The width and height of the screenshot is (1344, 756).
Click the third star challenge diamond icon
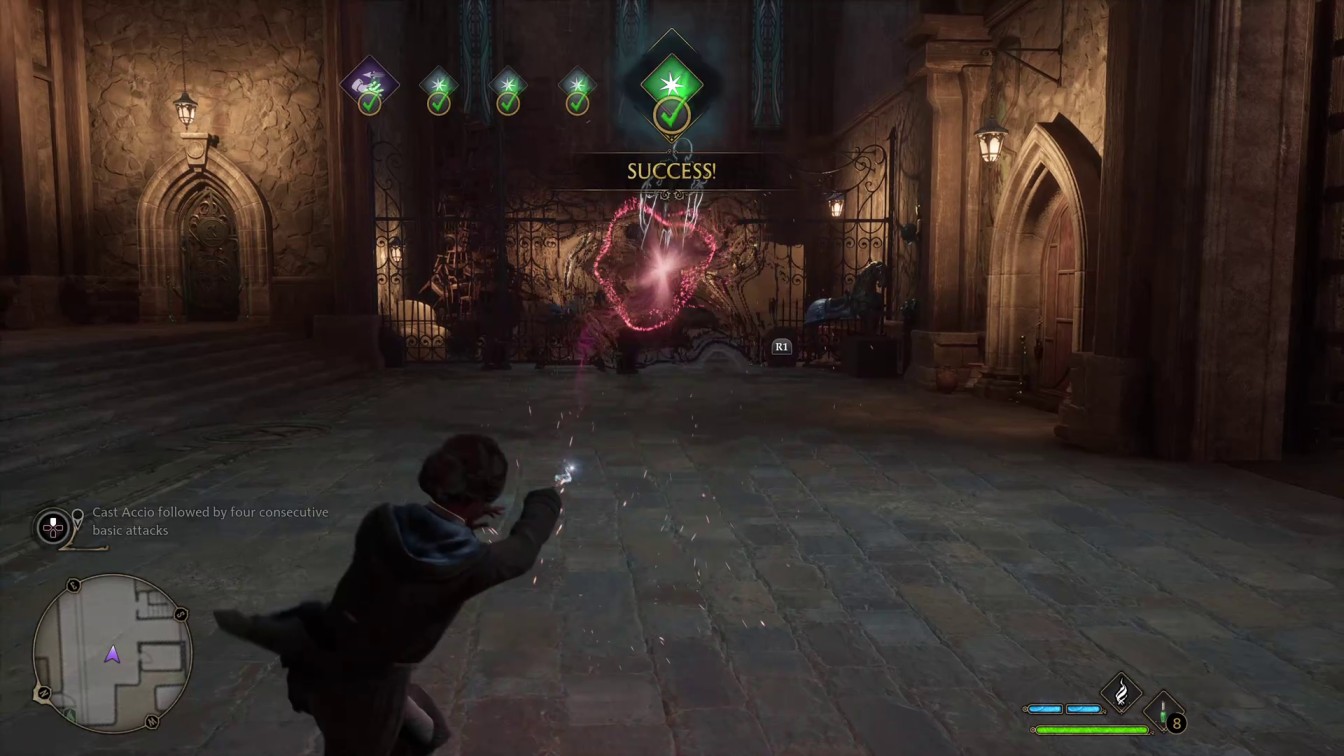(508, 84)
